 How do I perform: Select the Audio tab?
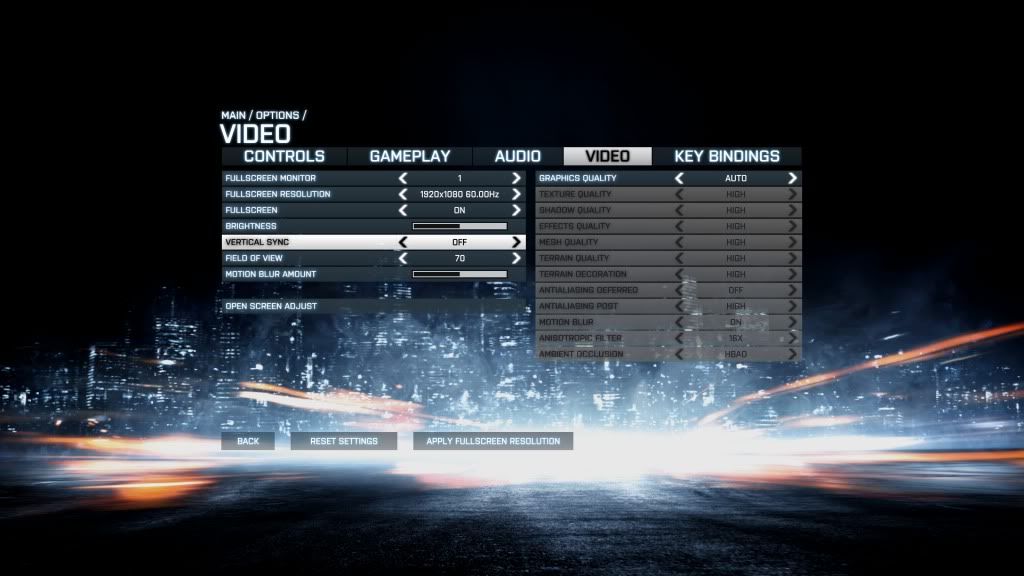coord(518,156)
